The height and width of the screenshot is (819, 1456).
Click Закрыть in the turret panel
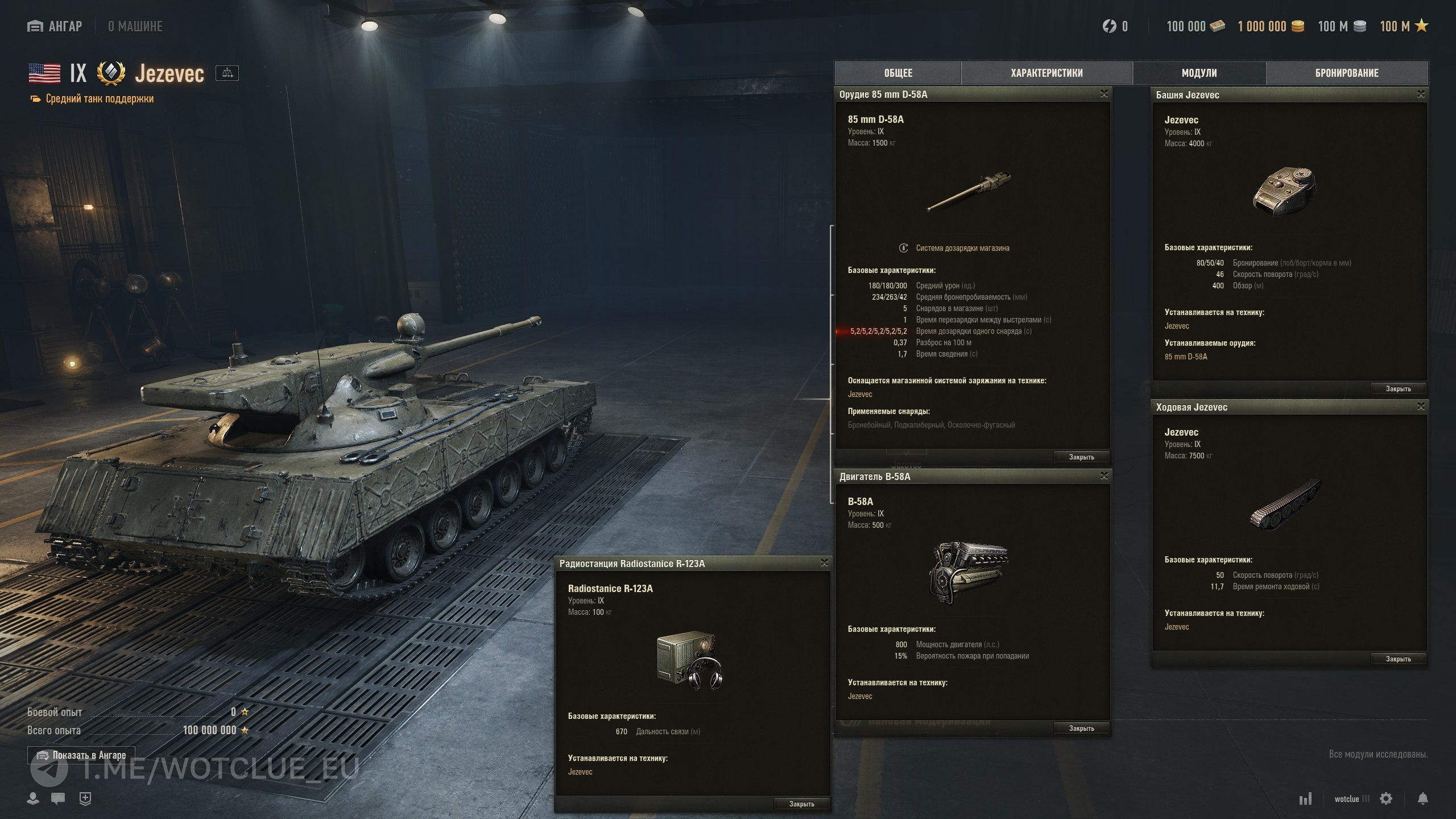click(x=1398, y=389)
